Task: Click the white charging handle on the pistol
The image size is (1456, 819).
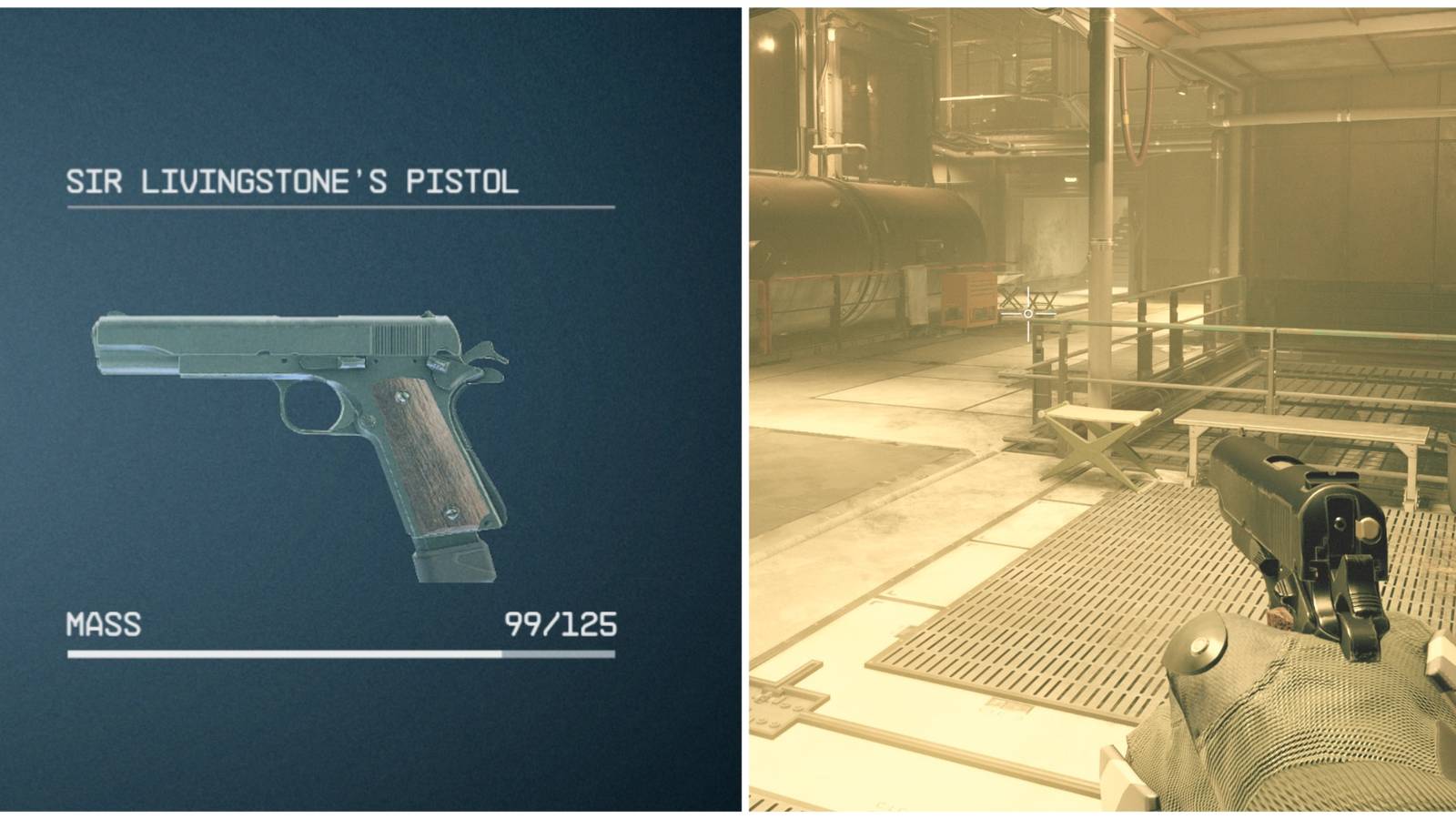Action: (x=1368, y=526)
